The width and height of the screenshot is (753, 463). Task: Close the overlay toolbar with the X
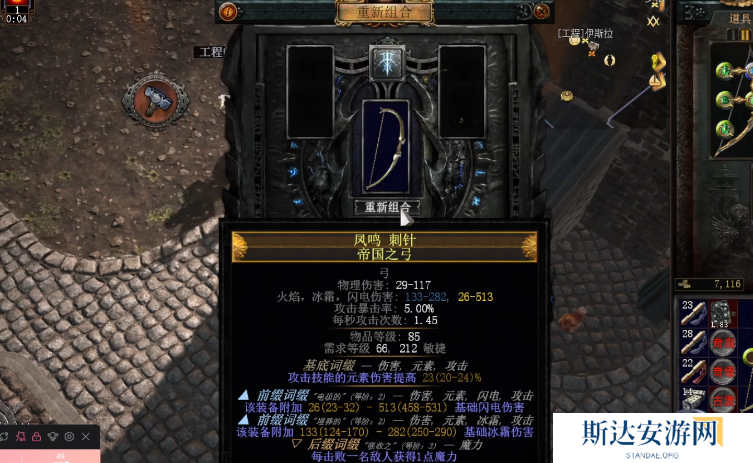point(85,437)
